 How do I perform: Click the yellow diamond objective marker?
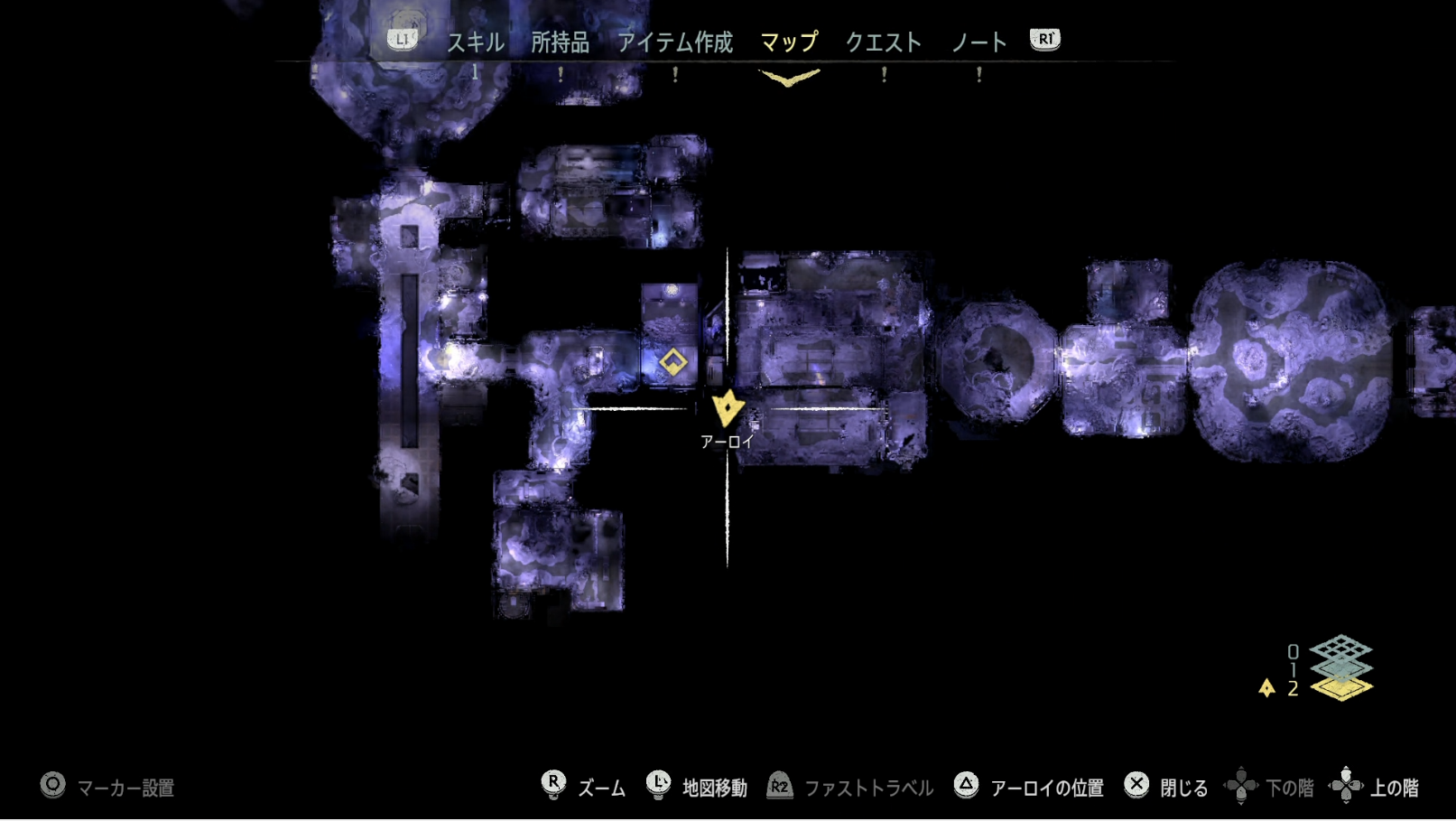click(x=672, y=362)
